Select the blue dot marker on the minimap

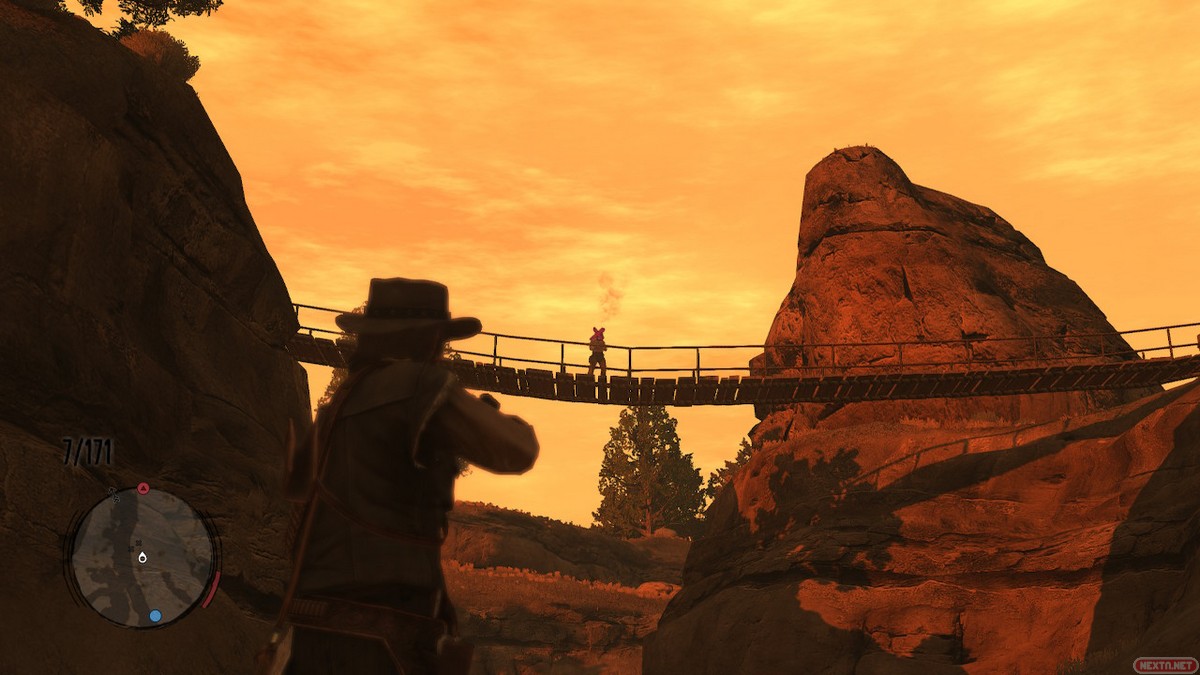[155, 616]
